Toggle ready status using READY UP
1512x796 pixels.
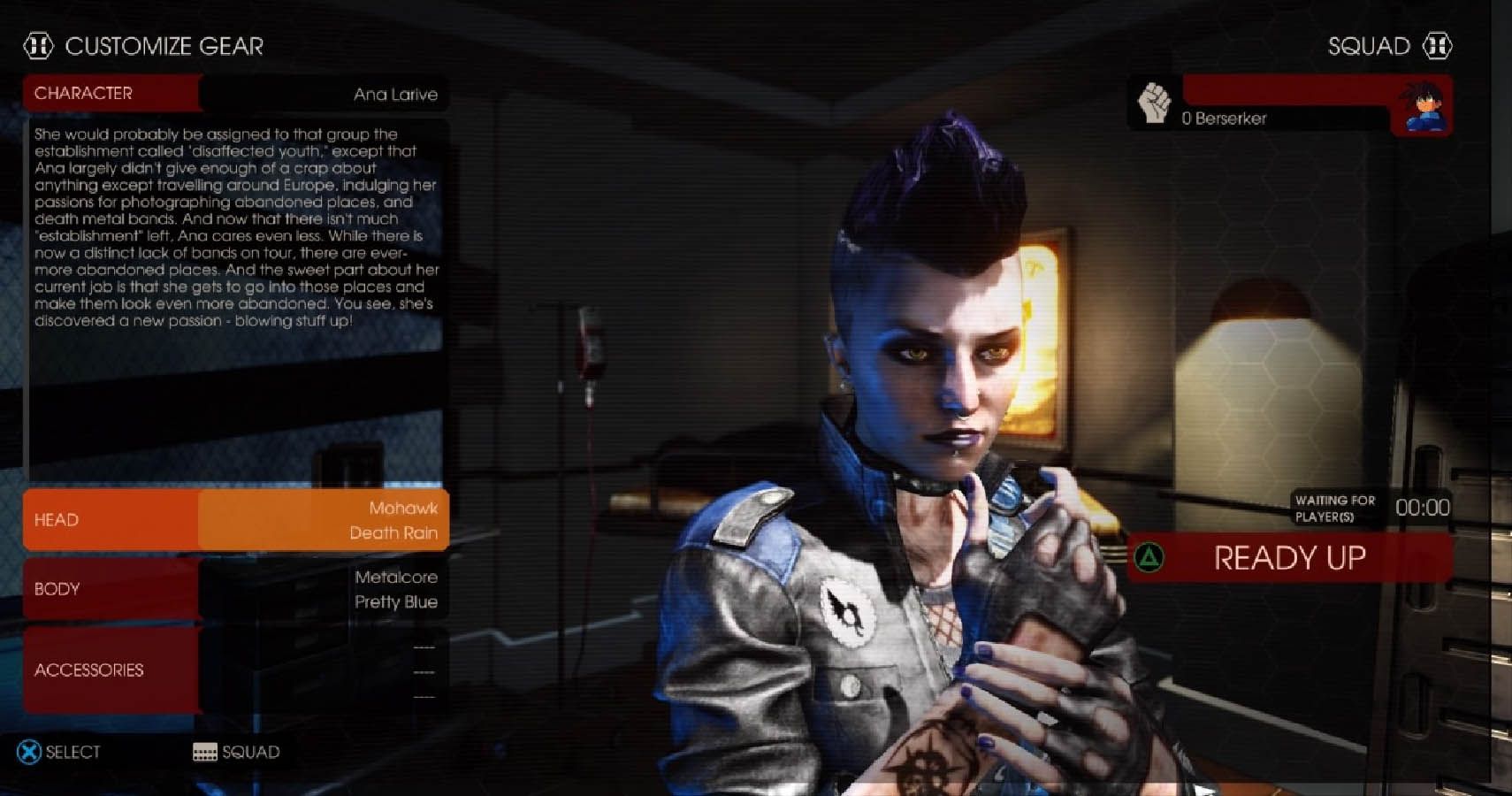(1290, 558)
